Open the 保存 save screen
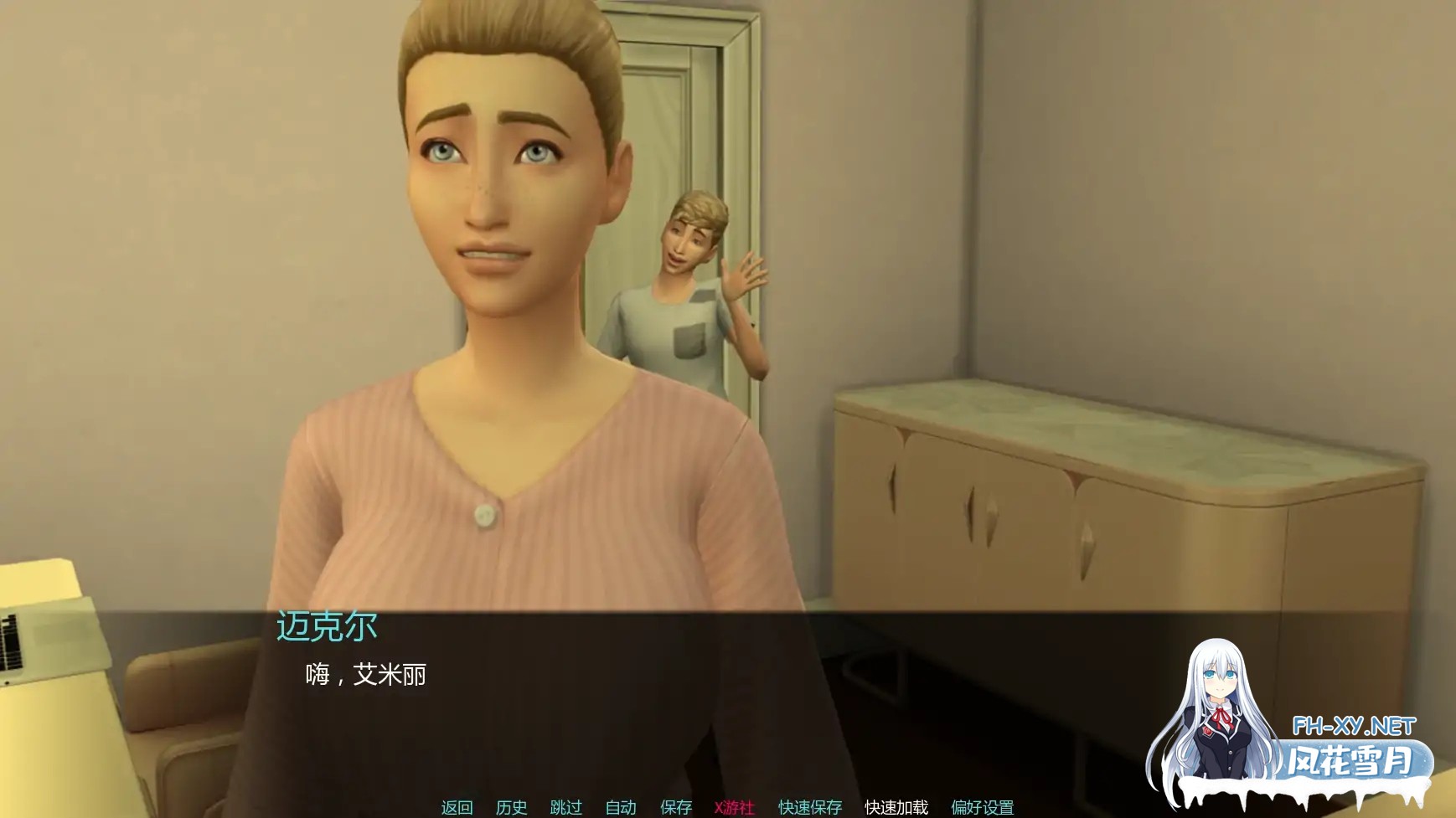 point(676,808)
